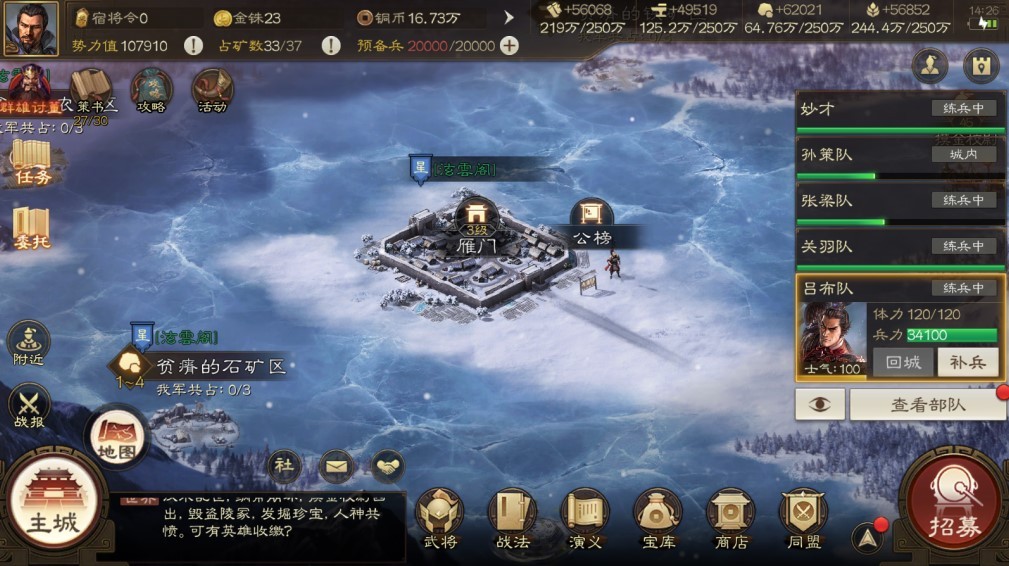Open the 委托 commission panel
This screenshot has height=566, width=1009.
(31, 229)
